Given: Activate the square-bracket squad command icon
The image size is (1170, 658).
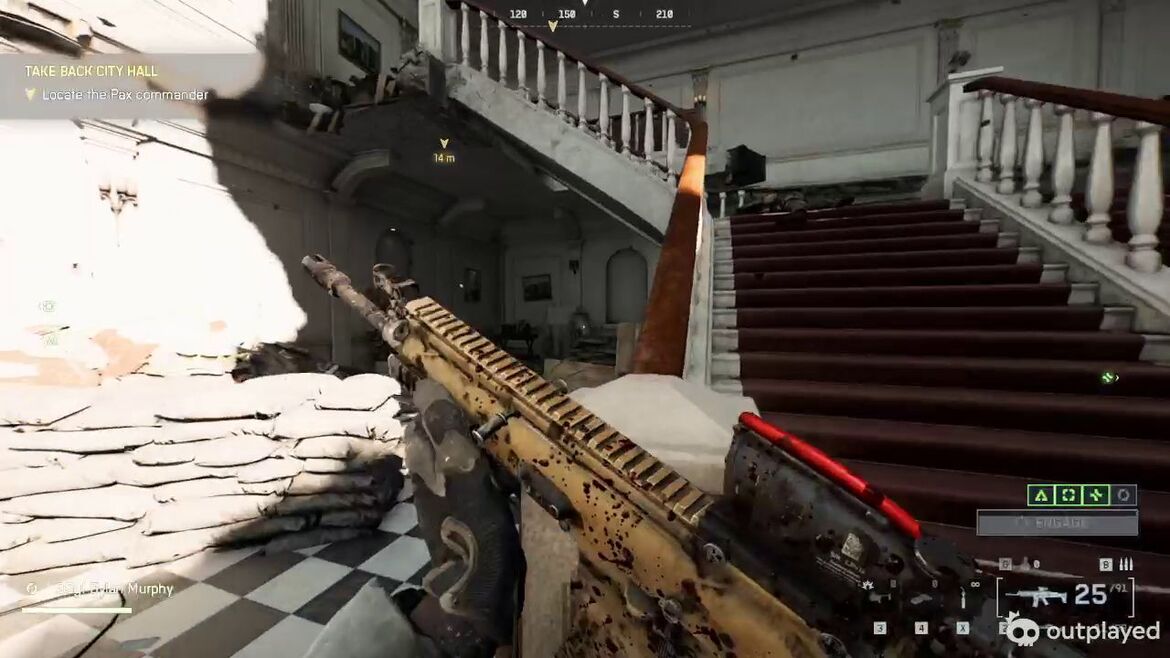Looking at the screenshot, I should pyautogui.click(x=1068, y=495).
